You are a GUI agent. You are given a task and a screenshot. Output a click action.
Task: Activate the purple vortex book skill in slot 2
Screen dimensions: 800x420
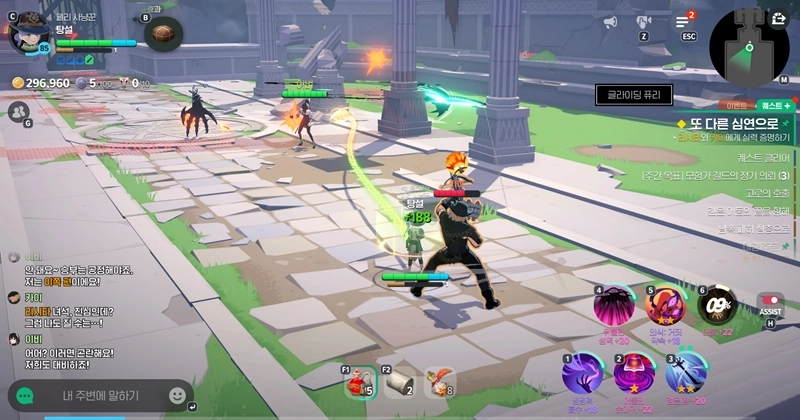(634, 373)
